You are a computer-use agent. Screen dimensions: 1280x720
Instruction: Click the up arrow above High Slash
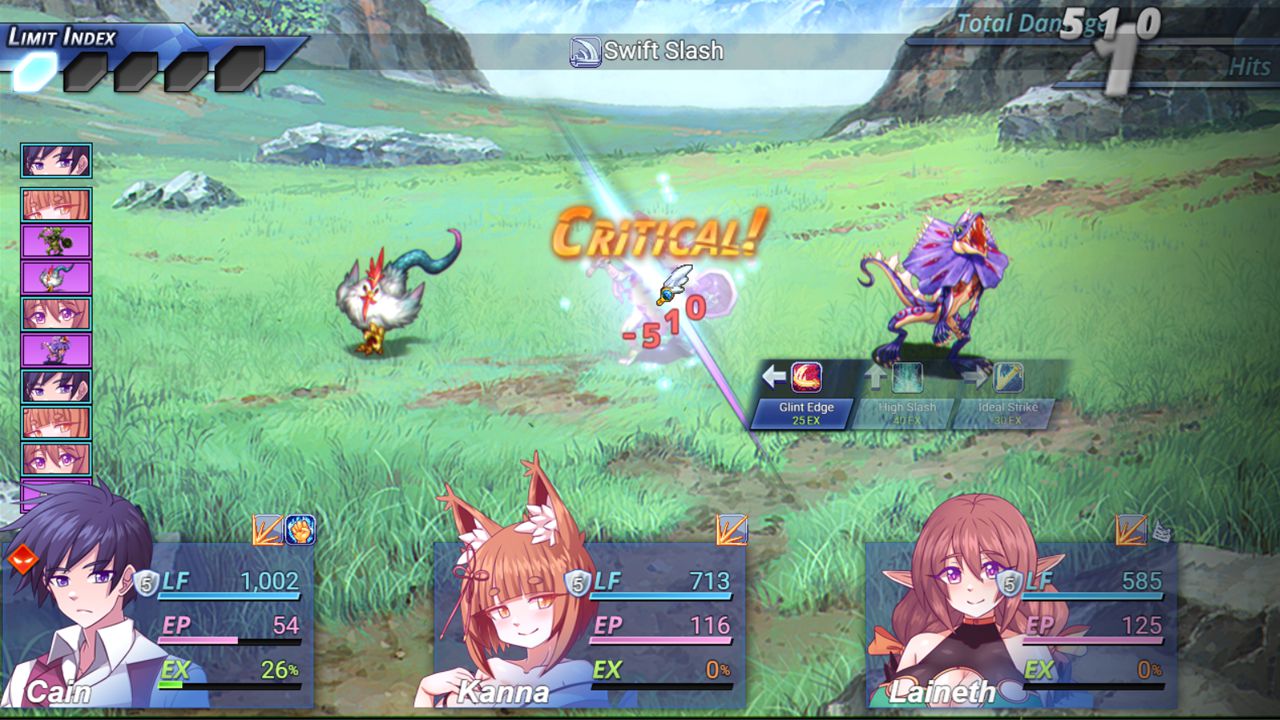click(x=876, y=376)
